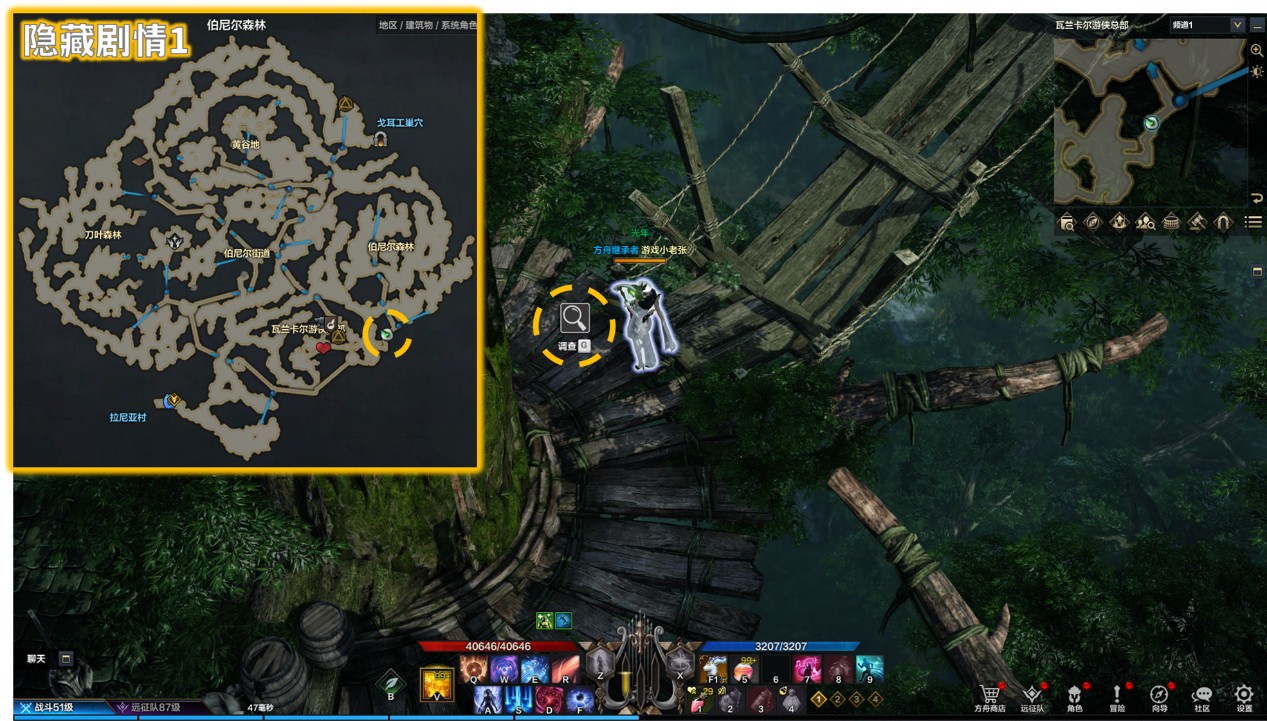Activate the identity skill on Z
Image resolution: width=1267 pixels, height=721 pixels.
pos(600,662)
